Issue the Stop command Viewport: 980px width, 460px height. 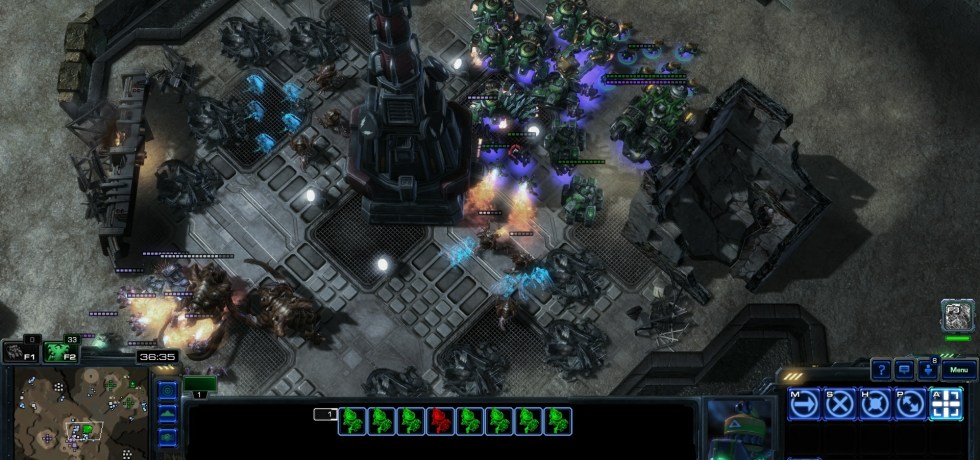coord(840,404)
